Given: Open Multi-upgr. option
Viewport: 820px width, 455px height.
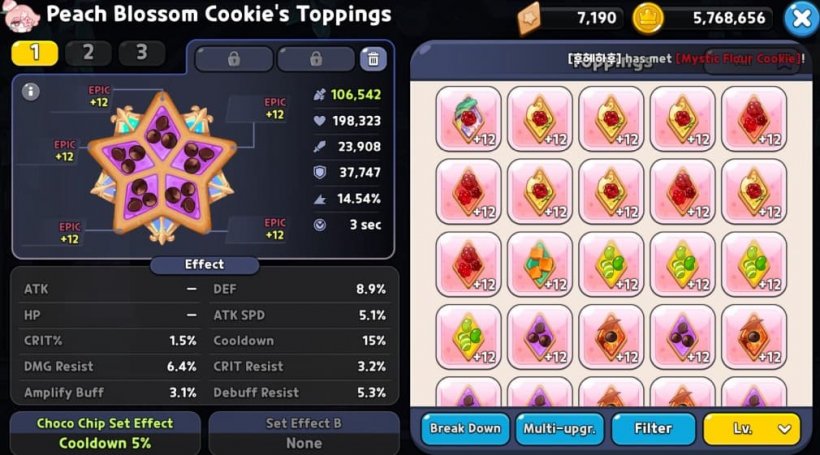Looking at the screenshot, I should pos(559,428).
